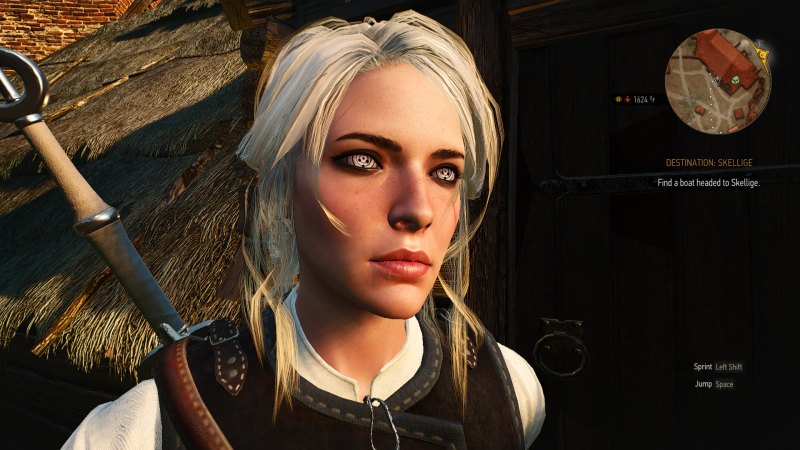Open the circular minimap
The height and width of the screenshot is (450, 800).
tap(716, 81)
